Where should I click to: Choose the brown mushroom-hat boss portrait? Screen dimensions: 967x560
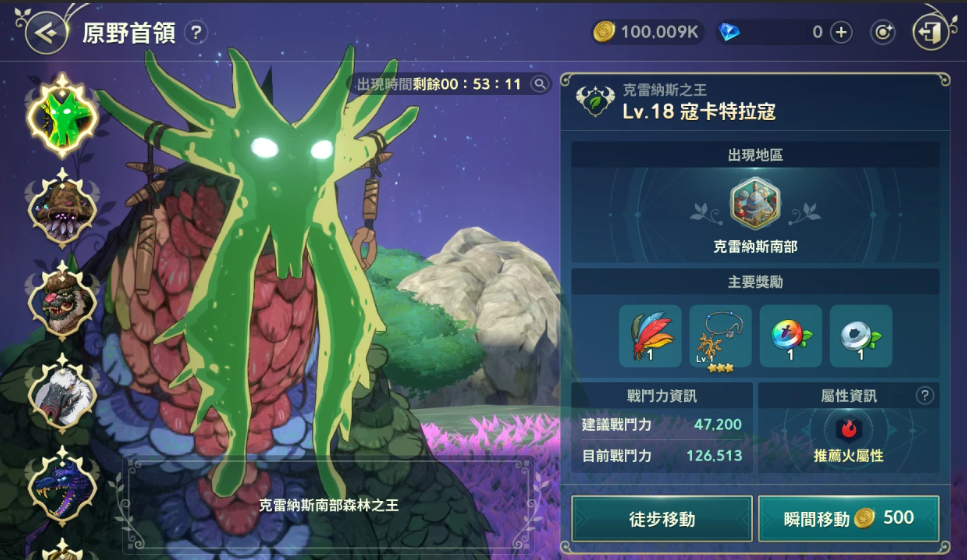(62, 208)
